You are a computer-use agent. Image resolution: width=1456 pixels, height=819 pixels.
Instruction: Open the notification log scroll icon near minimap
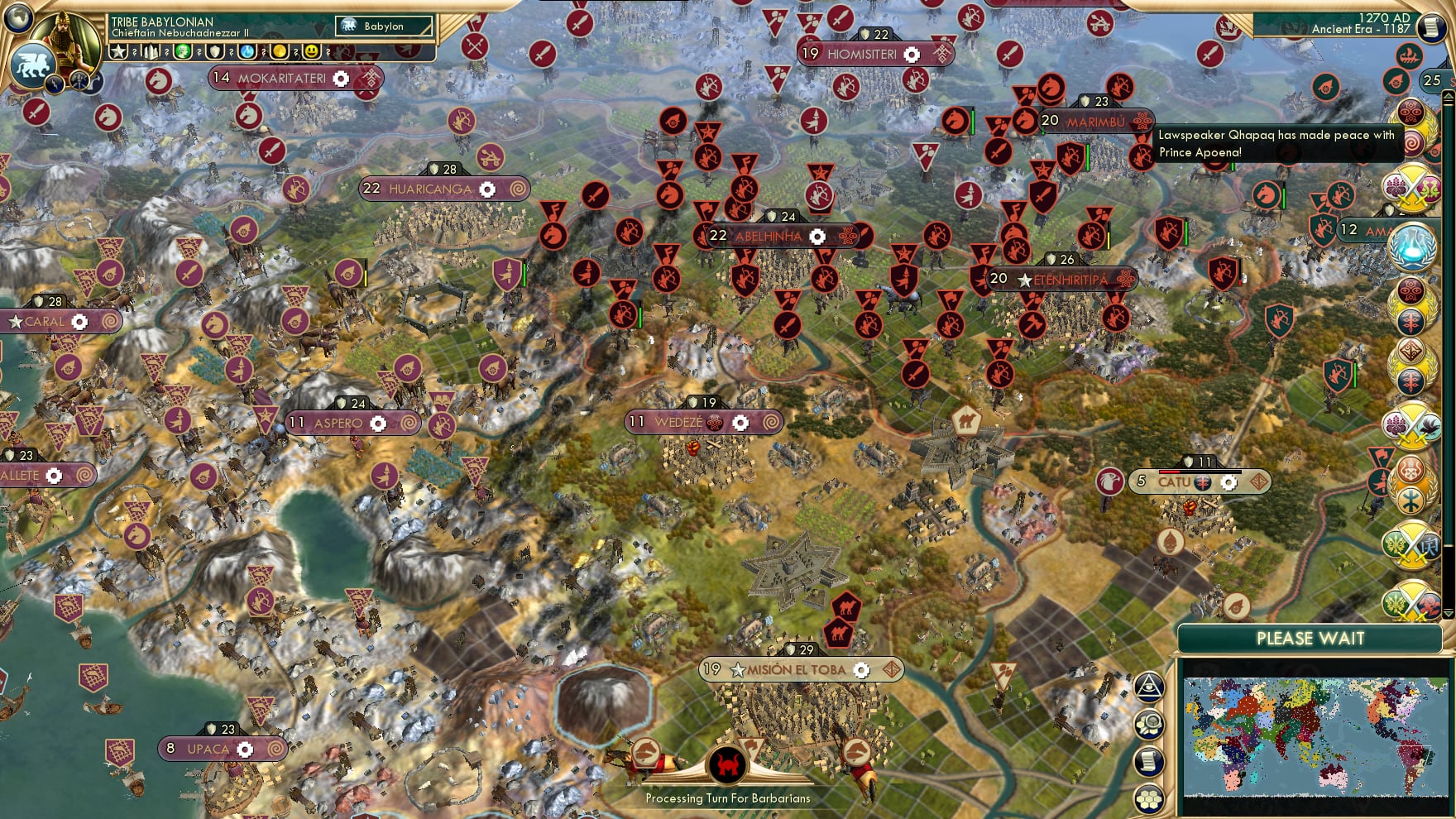tap(1150, 759)
